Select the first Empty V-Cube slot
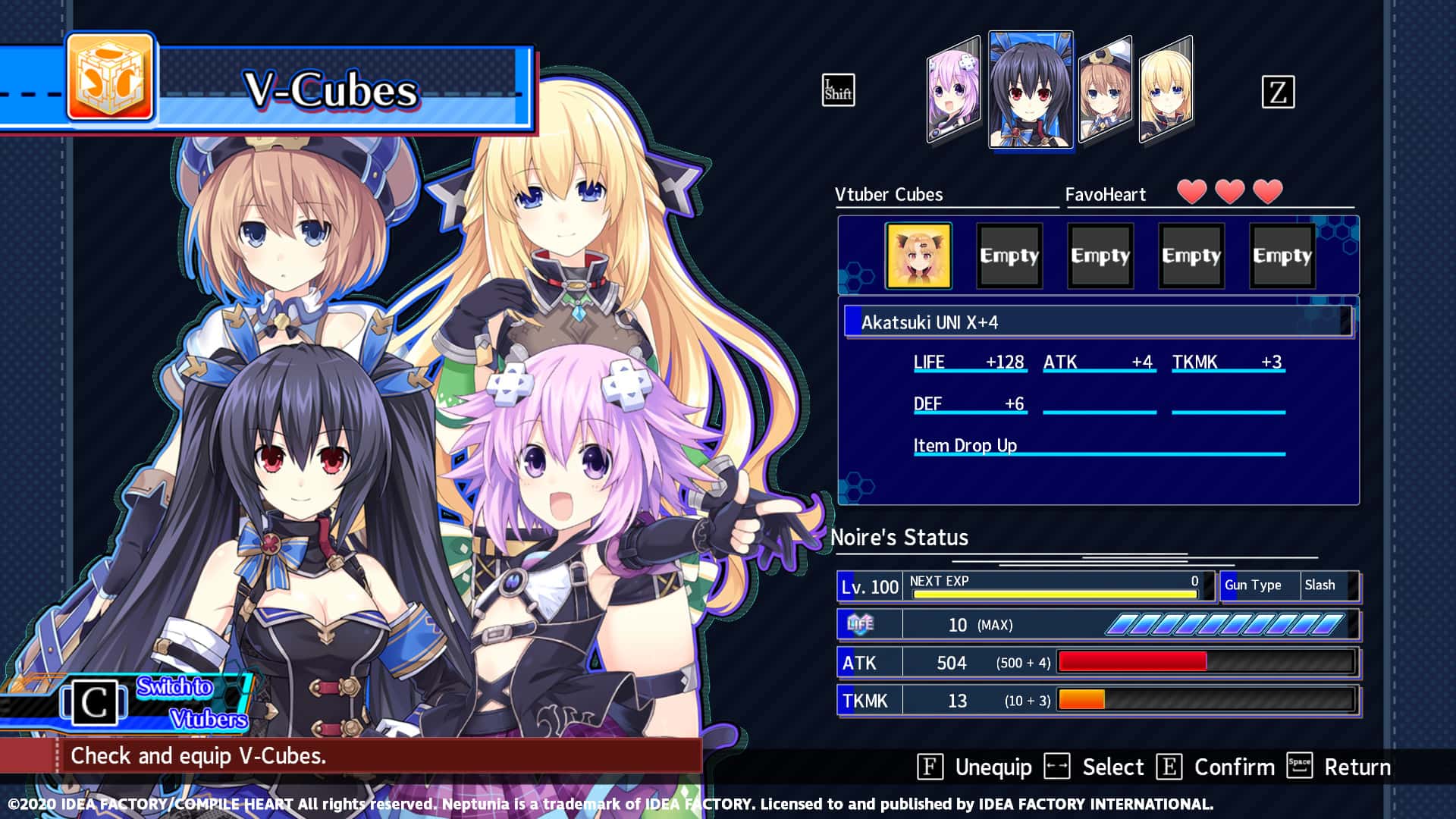This screenshot has width=1456, height=819. click(1009, 255)
